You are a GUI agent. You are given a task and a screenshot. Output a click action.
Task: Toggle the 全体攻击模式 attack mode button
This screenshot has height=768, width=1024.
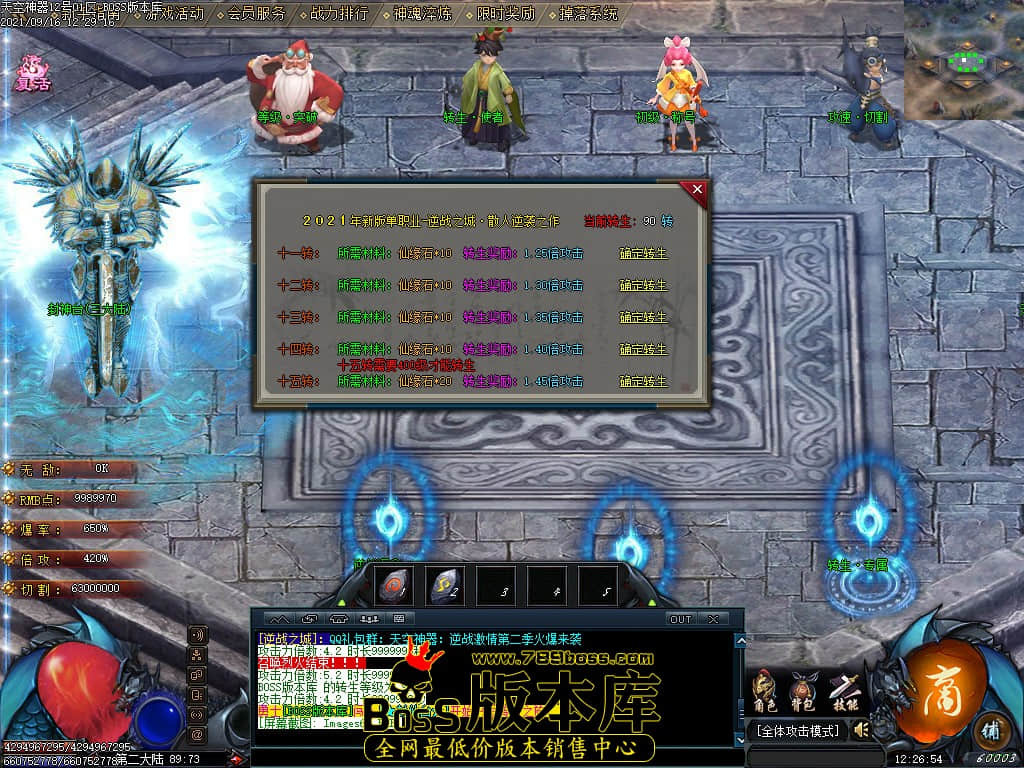pyautogui.click(x=797, y=731)
